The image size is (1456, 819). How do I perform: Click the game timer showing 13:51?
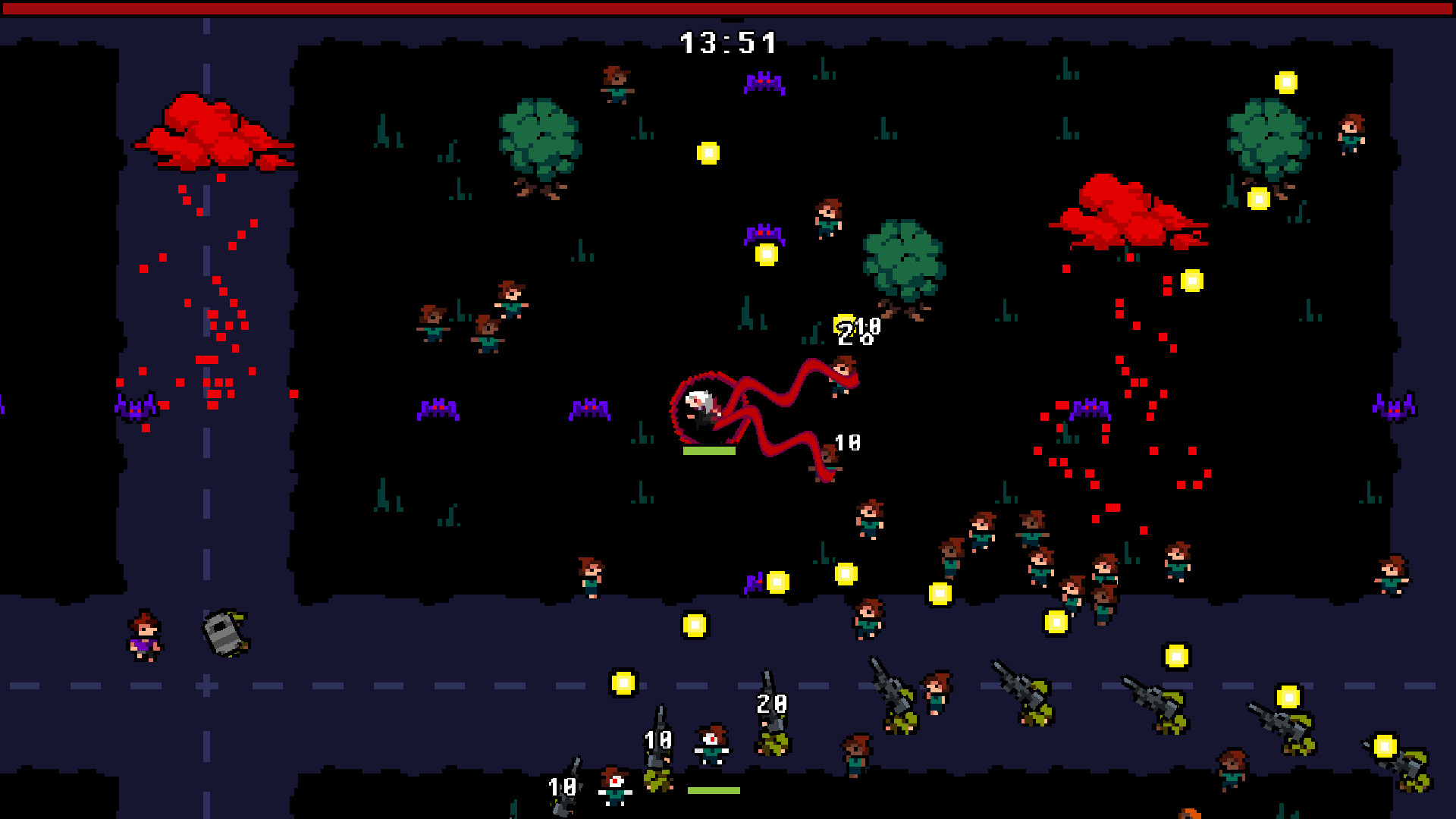[728, 42]
